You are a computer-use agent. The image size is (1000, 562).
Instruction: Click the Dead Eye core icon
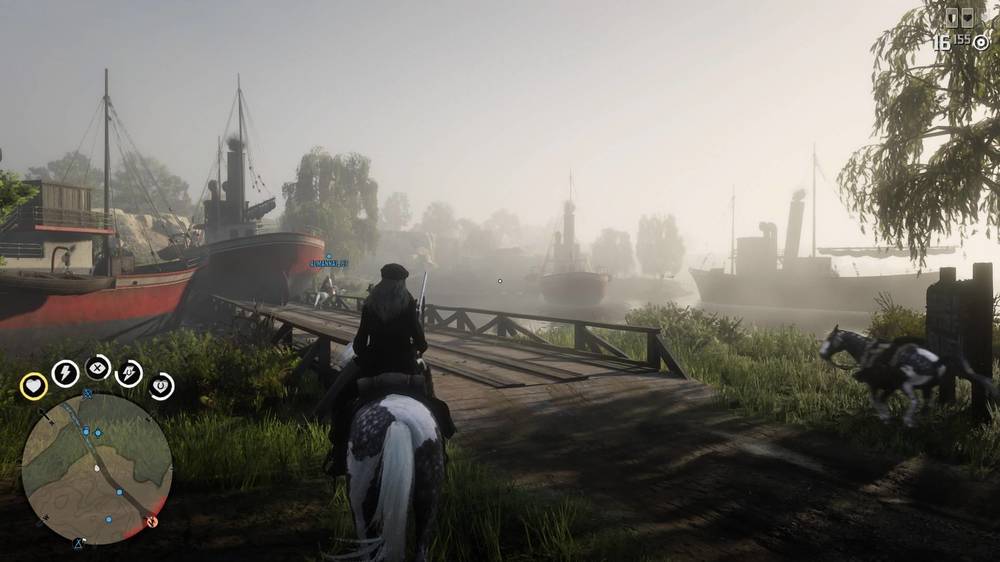click(98, 367)
